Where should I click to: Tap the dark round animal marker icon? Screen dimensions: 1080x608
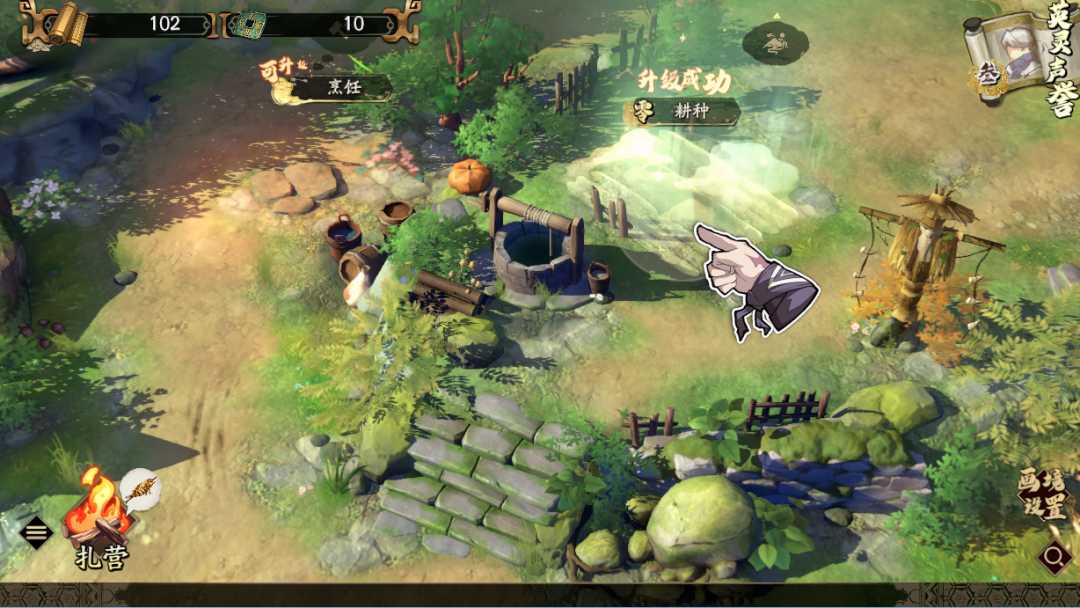[x=775, y=43]
